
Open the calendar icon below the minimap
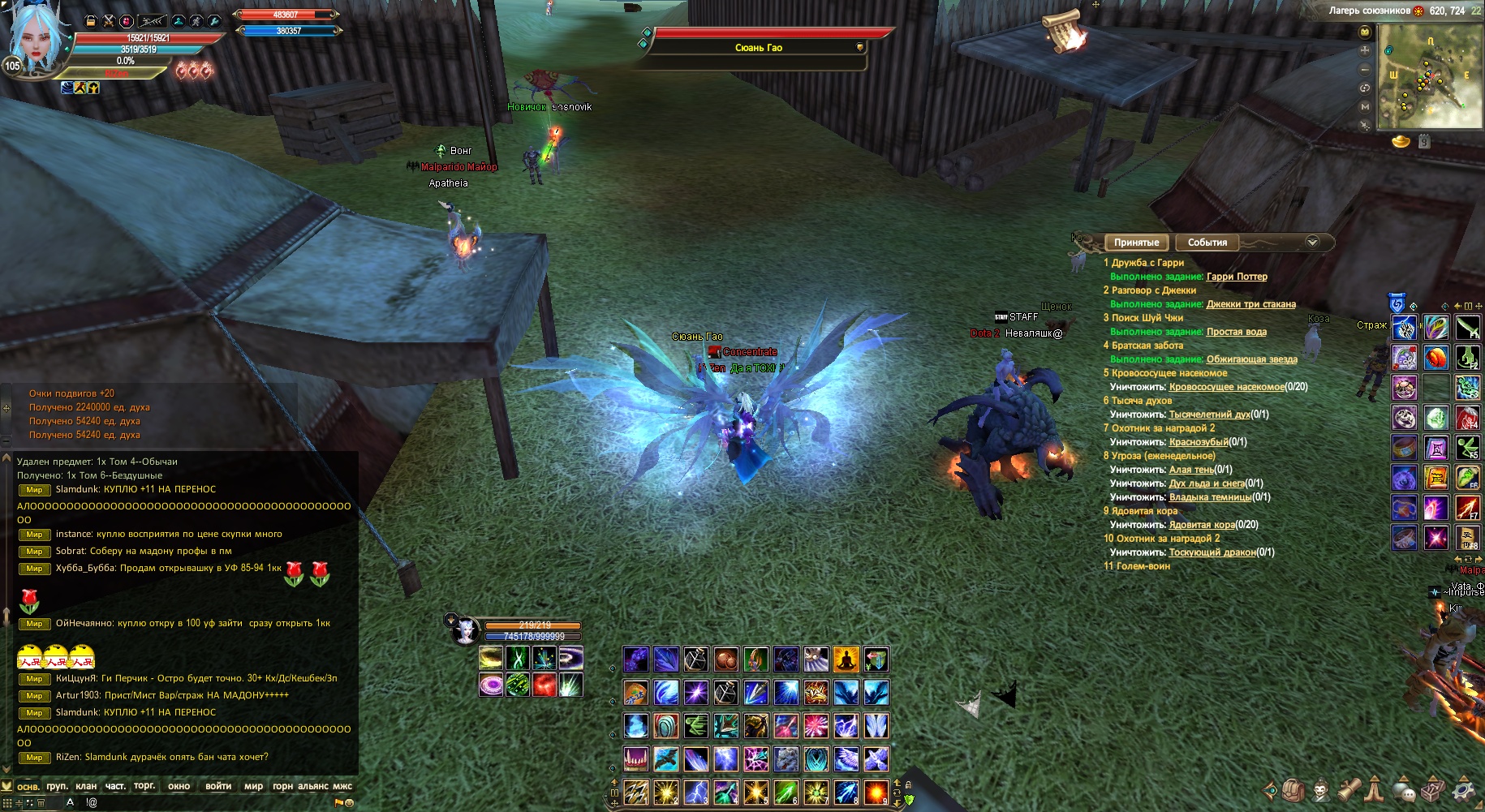point(1424,142)
